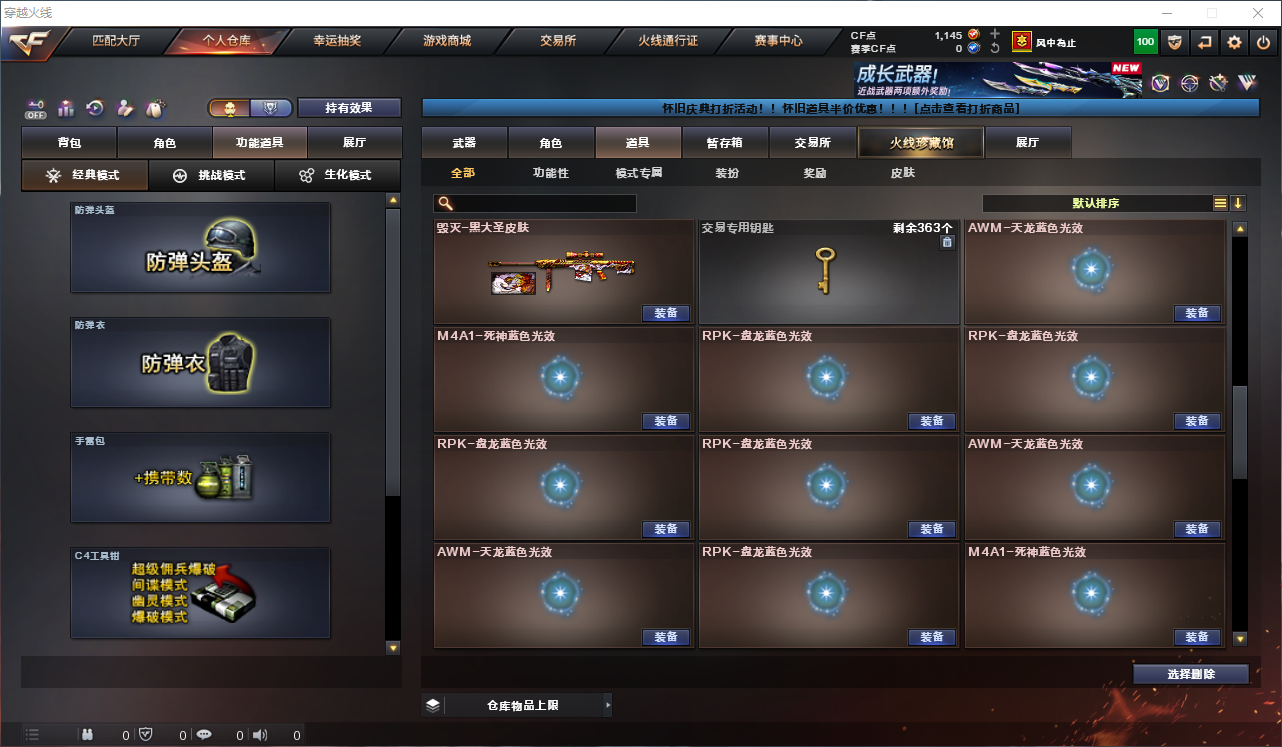Click the down-arrow sort order icon
Image resolution: width=1282 pixels, height=747 pixels.
[x=1240, y=202]
